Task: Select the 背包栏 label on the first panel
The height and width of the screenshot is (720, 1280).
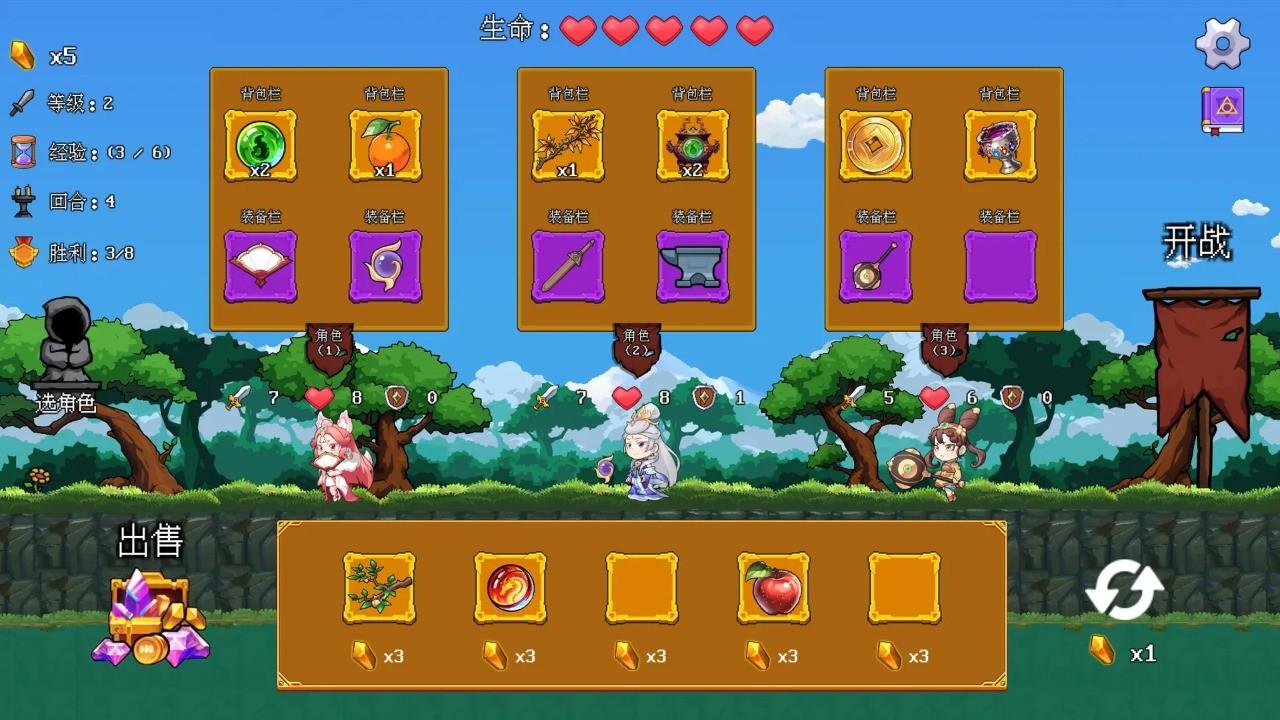Action: click(x=260, y=92)
